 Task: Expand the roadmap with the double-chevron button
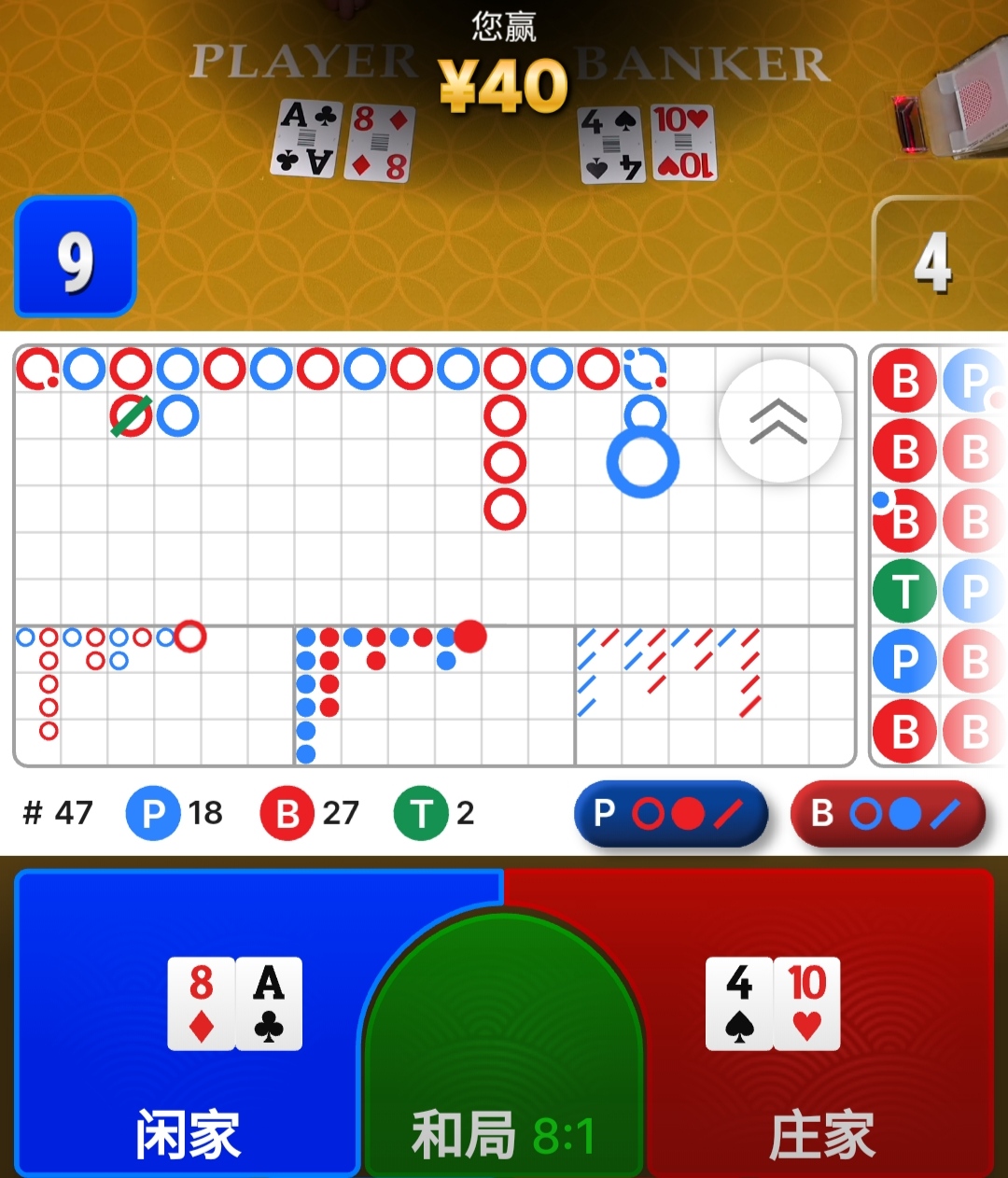click(779, 421)
